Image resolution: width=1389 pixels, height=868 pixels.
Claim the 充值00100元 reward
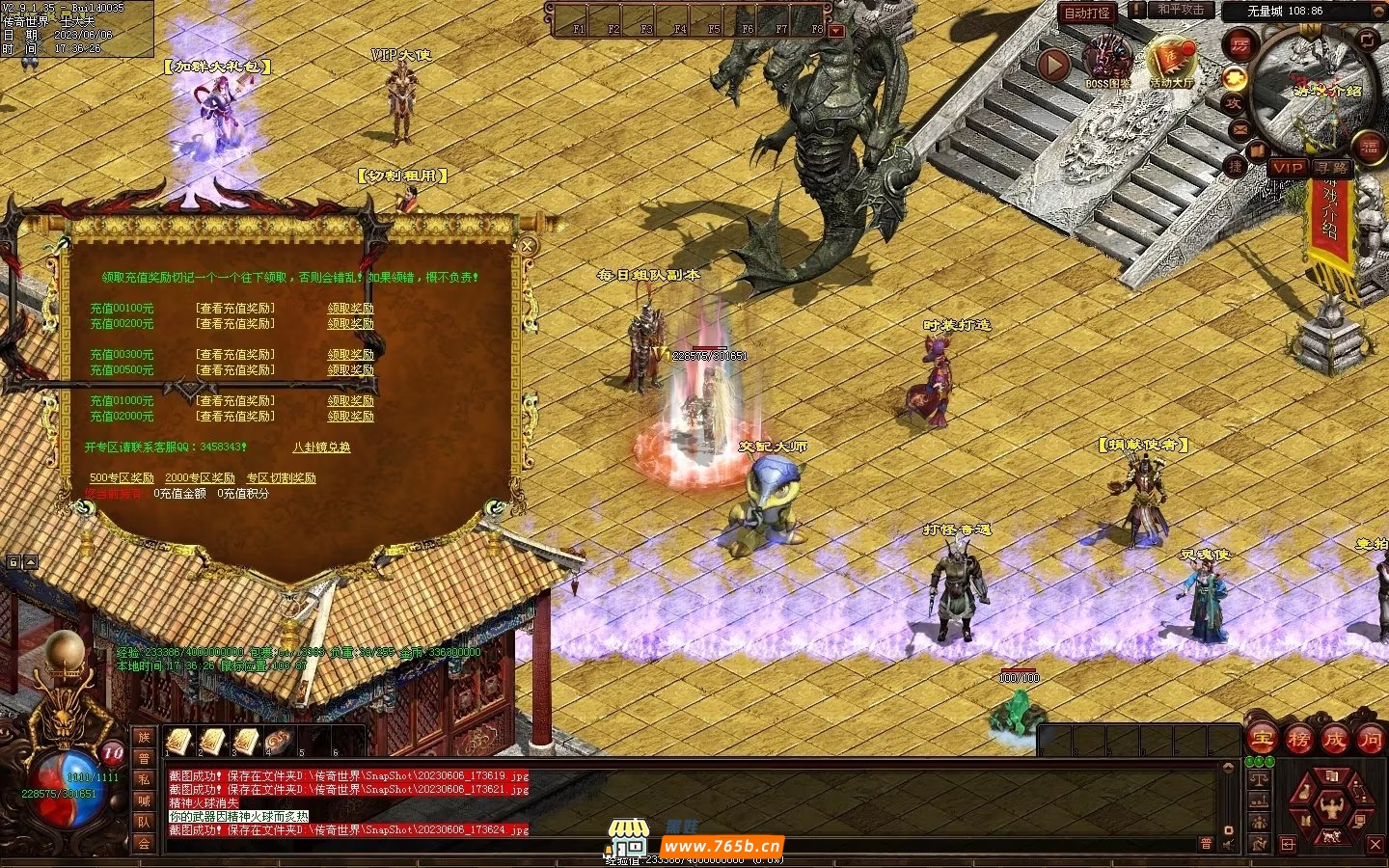point(350,309)
